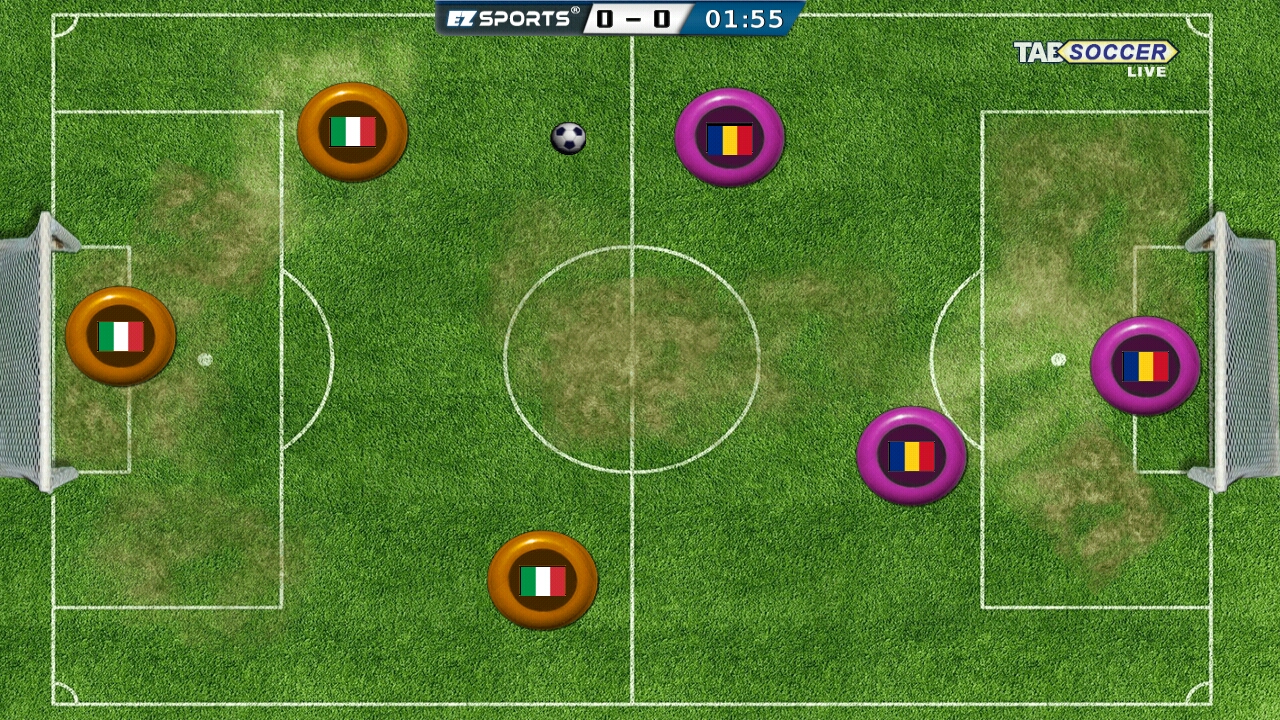Click the center circle of the pitch
This screenshot has height=720, width=1280.
633,360
